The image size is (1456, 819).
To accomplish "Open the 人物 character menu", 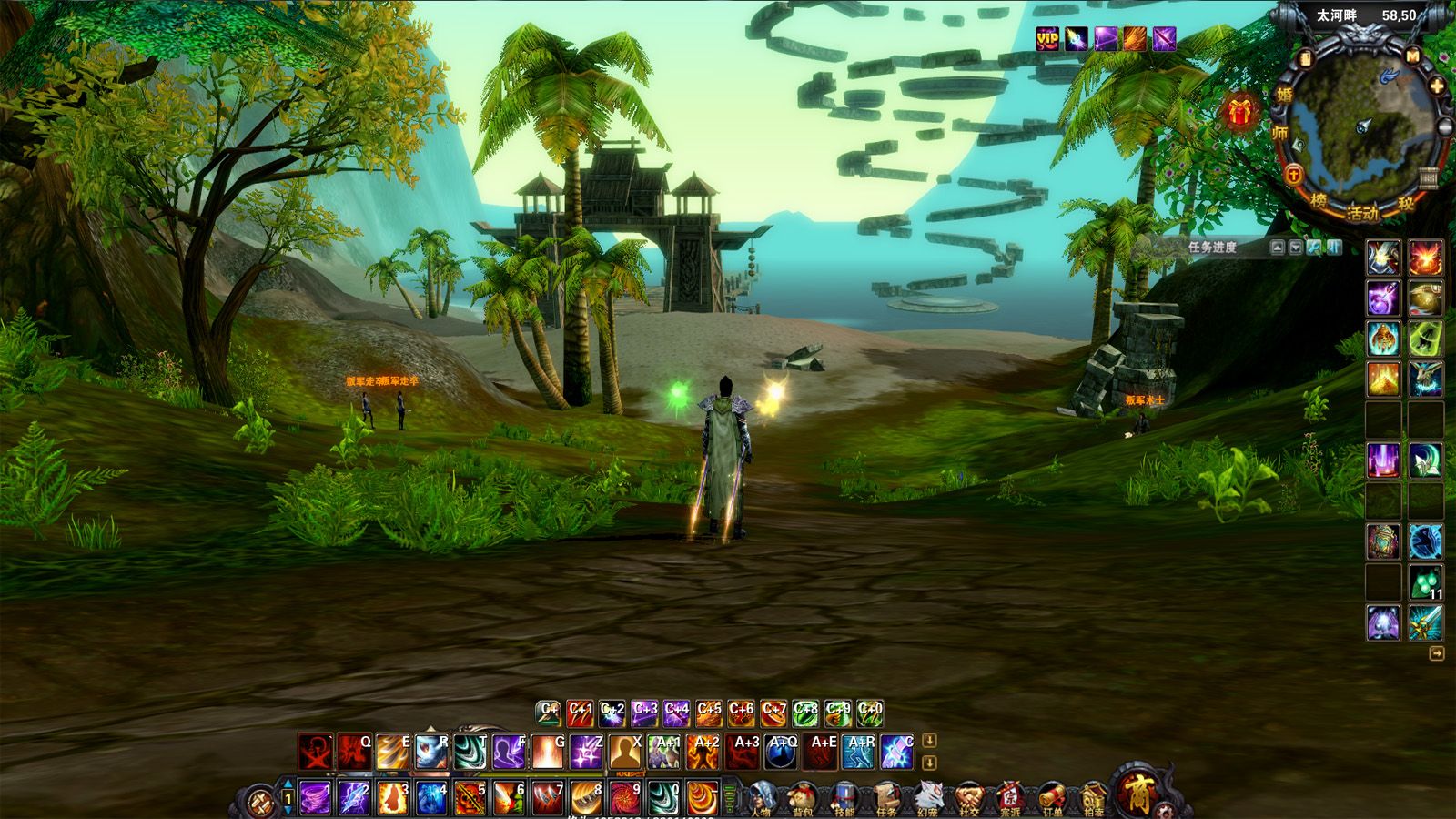I will point(762,798).
